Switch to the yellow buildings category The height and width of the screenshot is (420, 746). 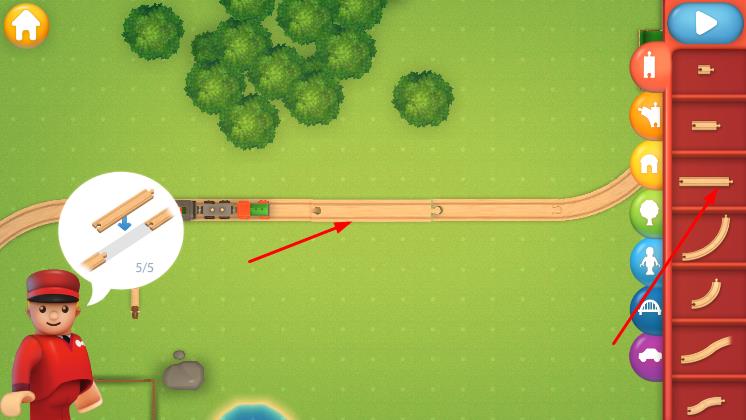[x=648, y=163]
